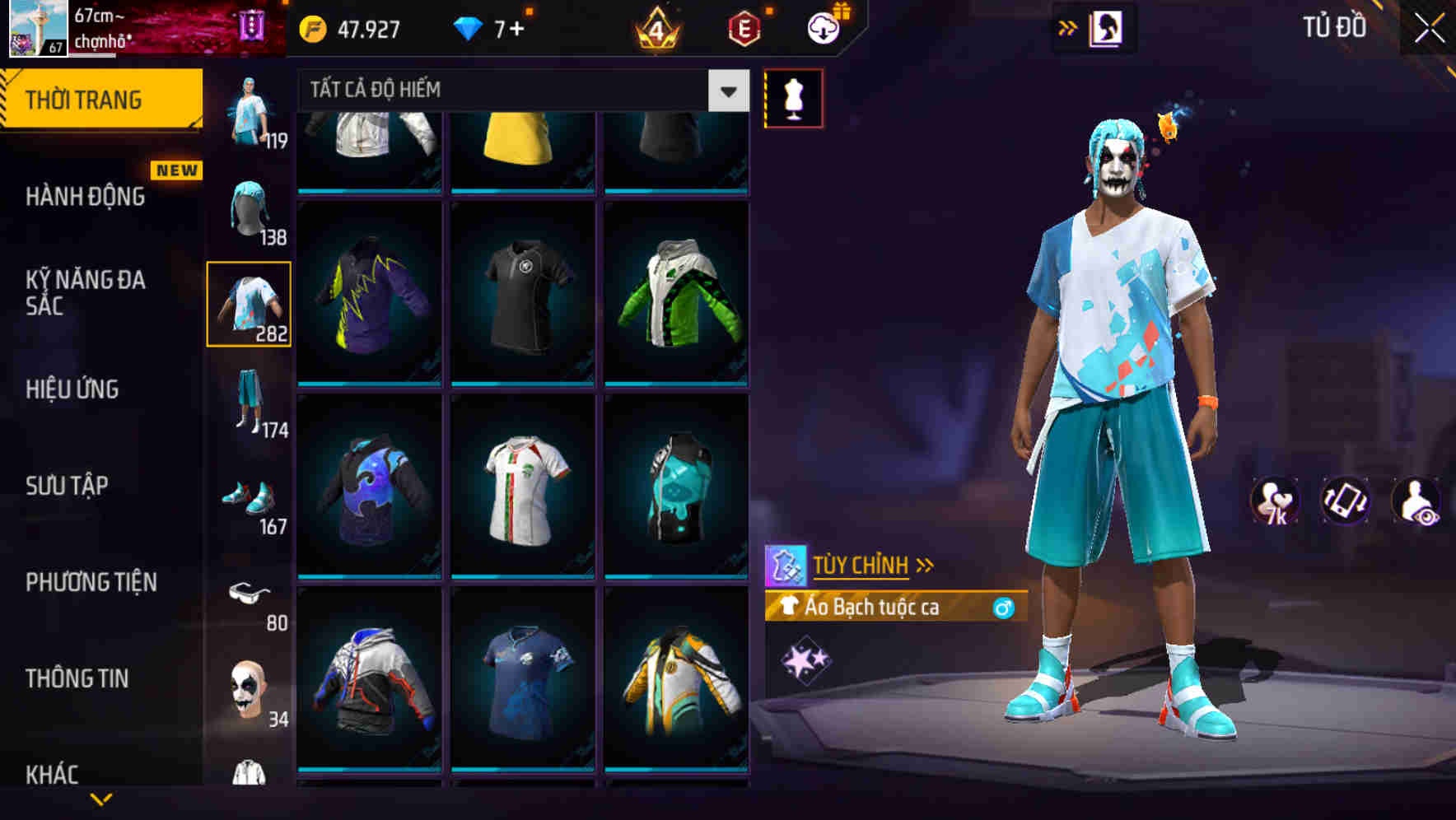
Task: Open the fashion portrait album icon
Action: 1107,27
